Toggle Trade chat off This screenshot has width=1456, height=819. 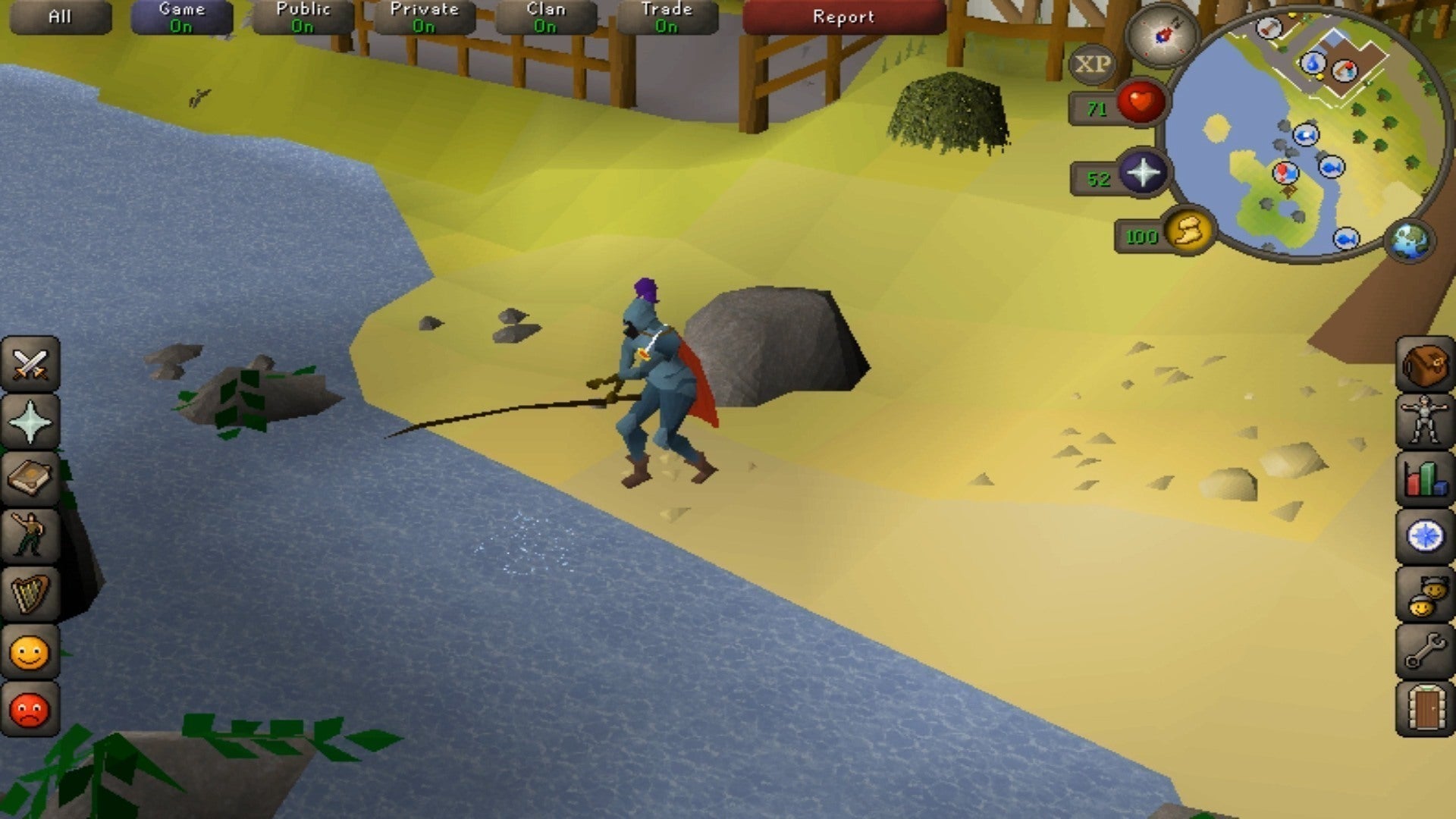[665, 15]
